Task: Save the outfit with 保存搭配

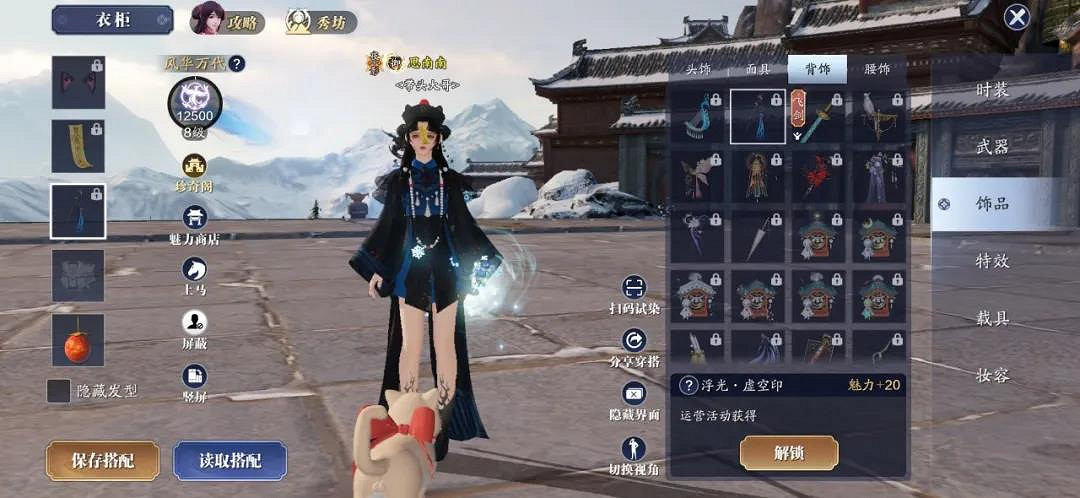Action: (102, 460)
